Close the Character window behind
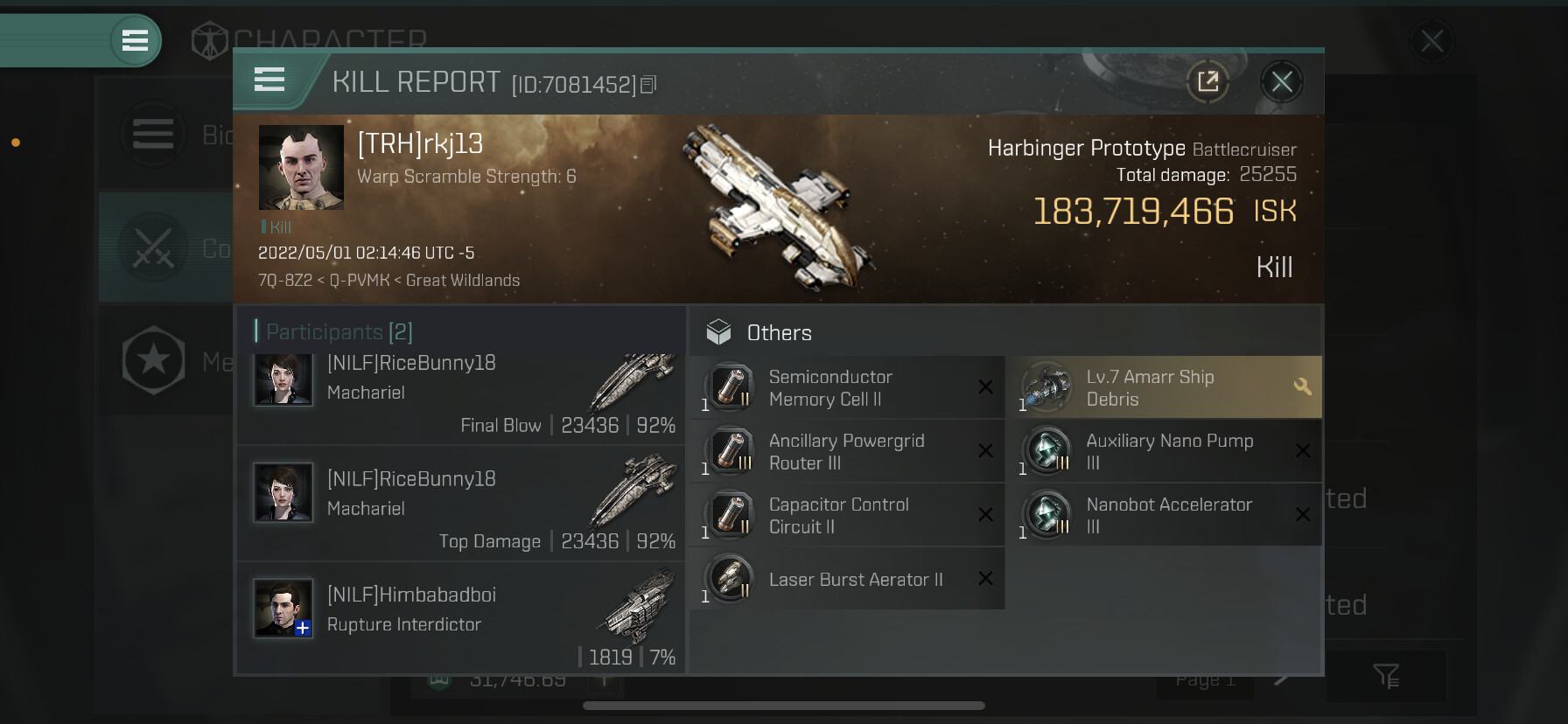 [1431, 40]
